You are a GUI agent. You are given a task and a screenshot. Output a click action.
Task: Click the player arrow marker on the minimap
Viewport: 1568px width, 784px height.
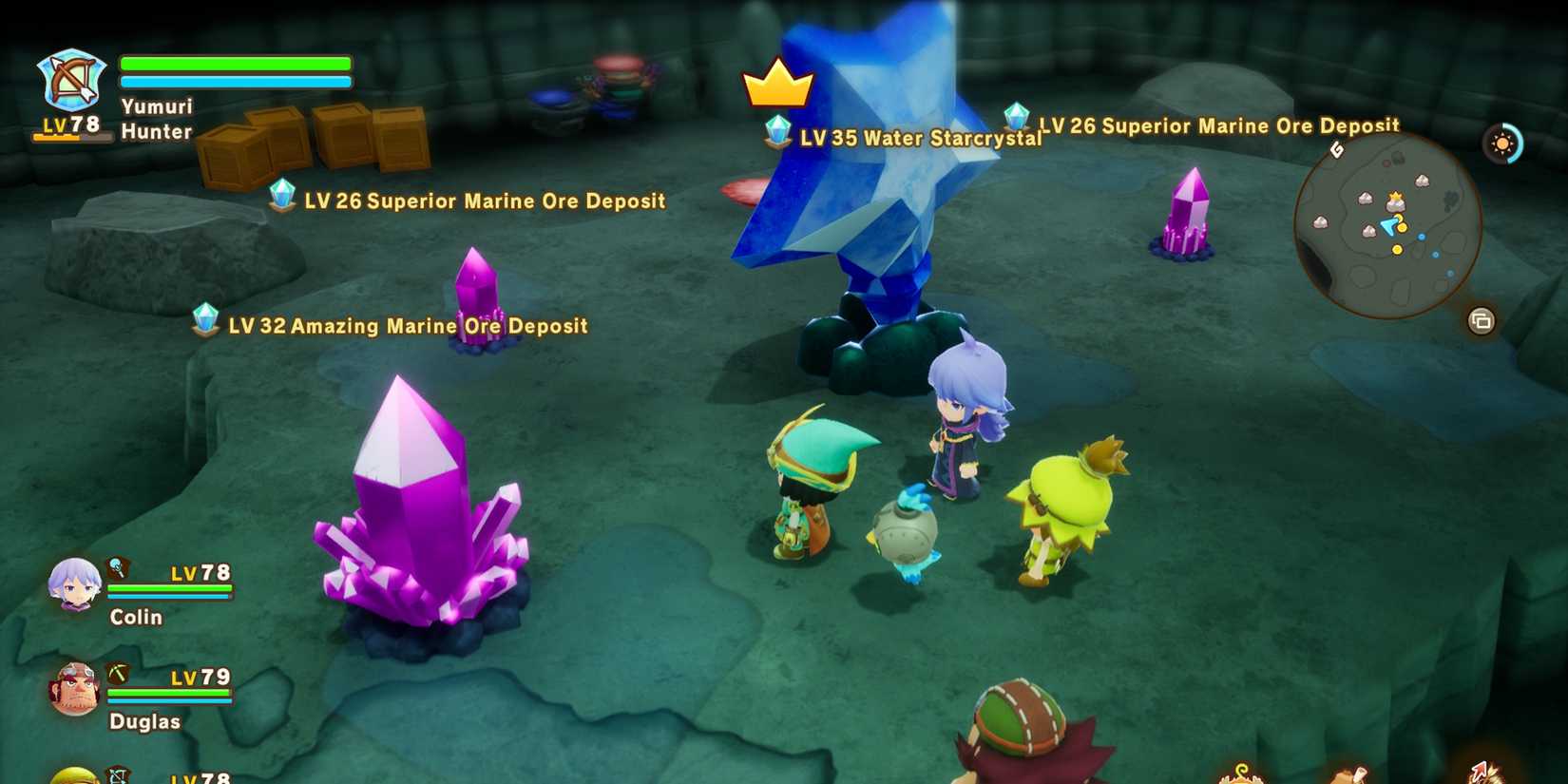coord(1388,226)
